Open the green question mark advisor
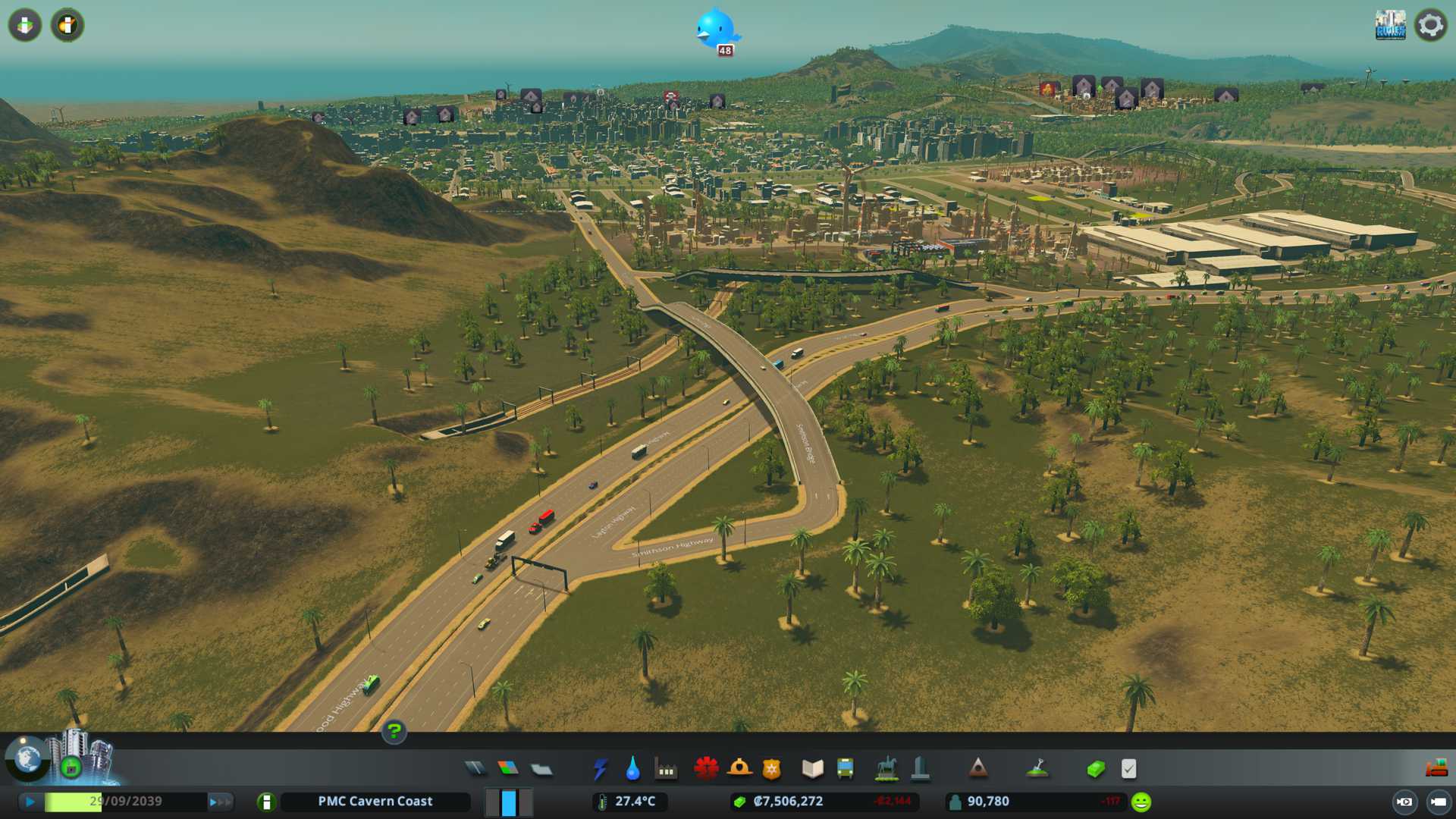The image size is (1456, 819). click(394, 732)
